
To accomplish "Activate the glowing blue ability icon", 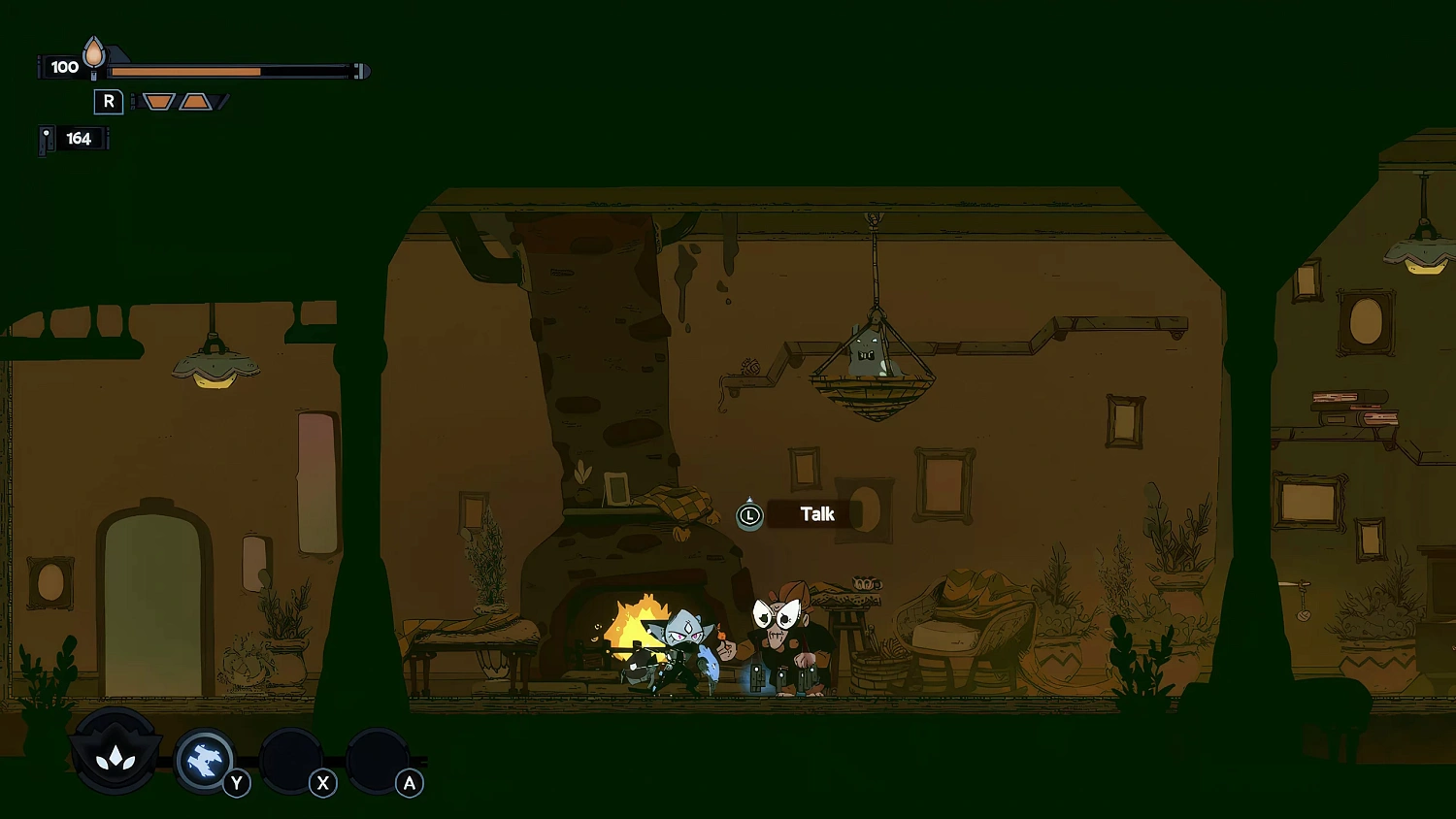I will (204, 759).
